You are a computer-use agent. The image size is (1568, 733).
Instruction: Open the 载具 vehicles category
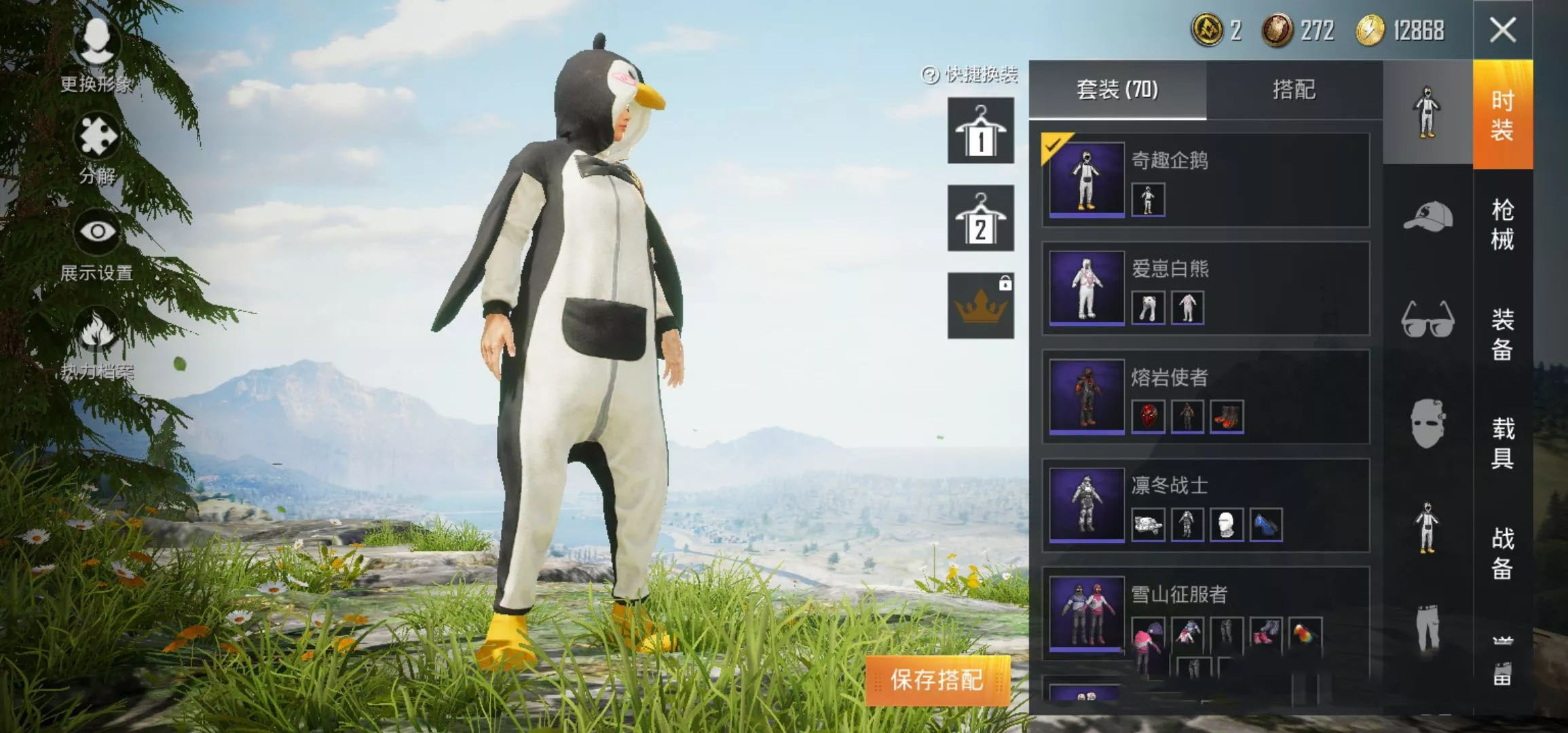[x=1502, y=443]
